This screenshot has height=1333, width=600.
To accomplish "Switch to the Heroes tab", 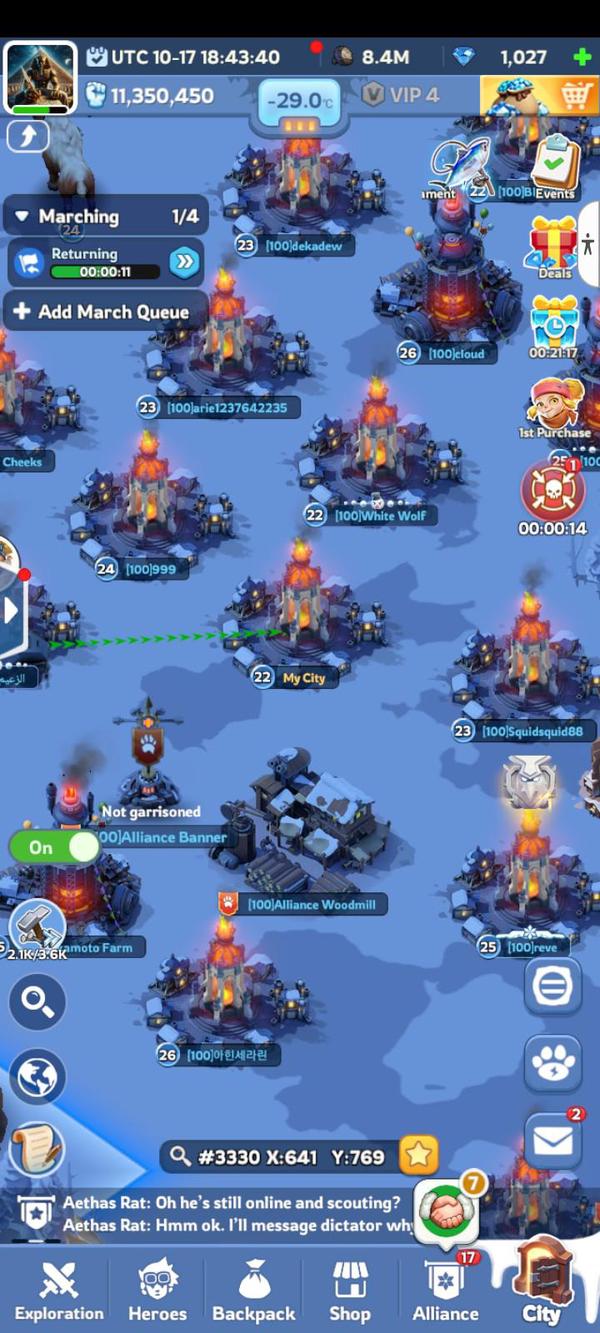I will [157, 1290].
